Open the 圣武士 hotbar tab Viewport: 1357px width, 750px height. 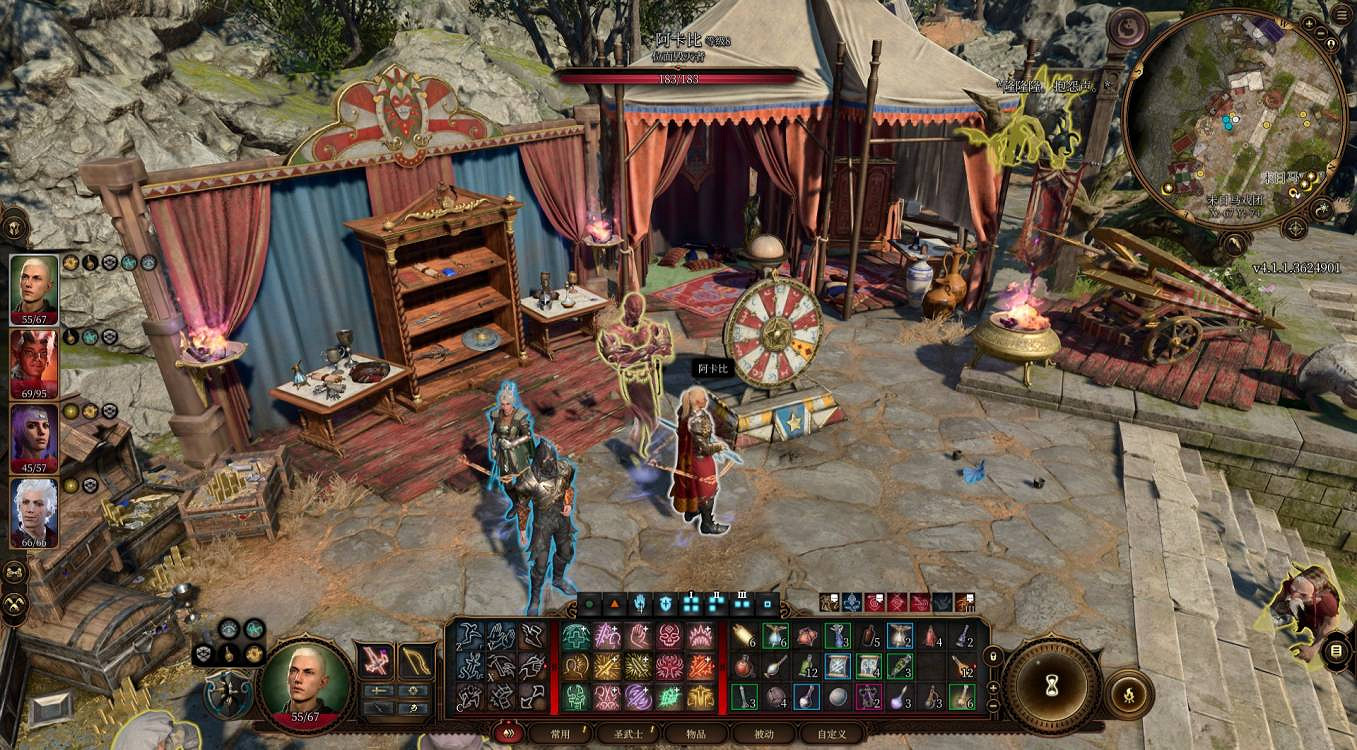[629, 733]
